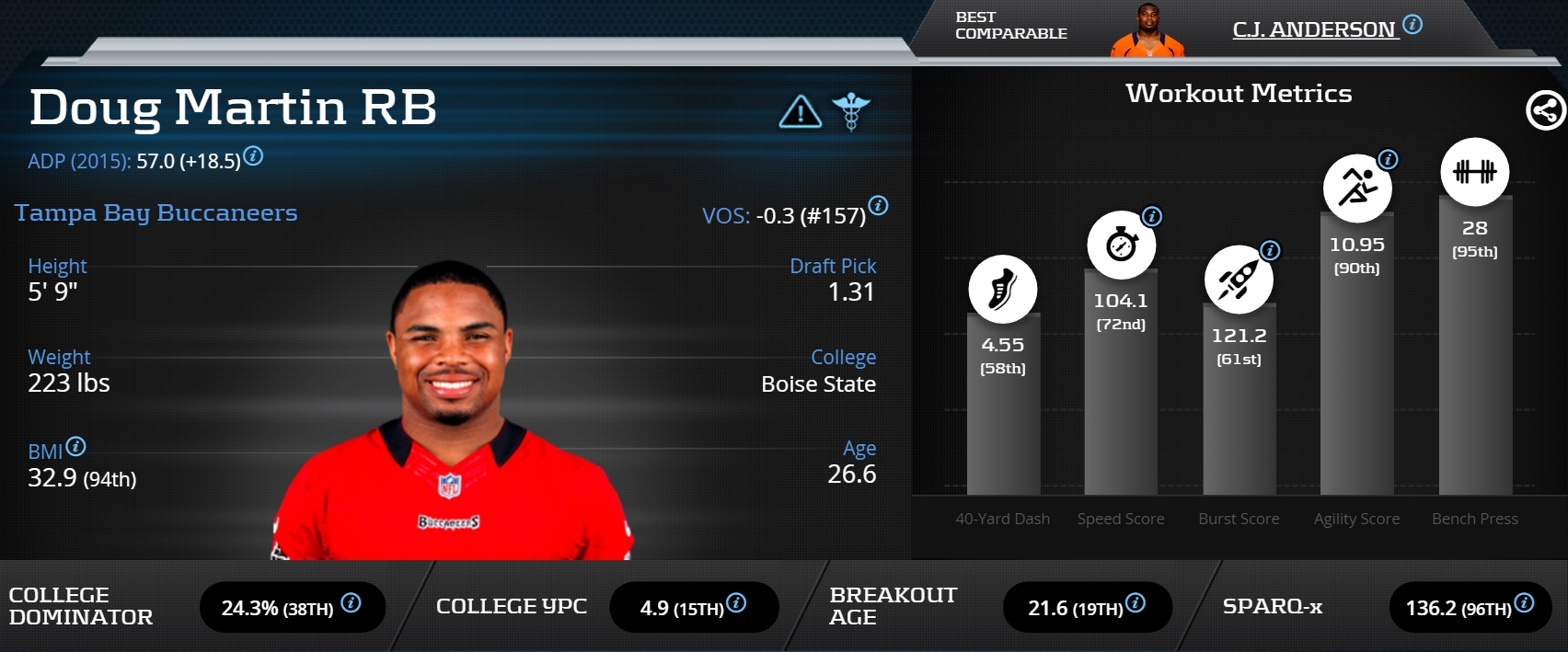Click C.J. Anderson's thumbnail photo

[1147, 31]
